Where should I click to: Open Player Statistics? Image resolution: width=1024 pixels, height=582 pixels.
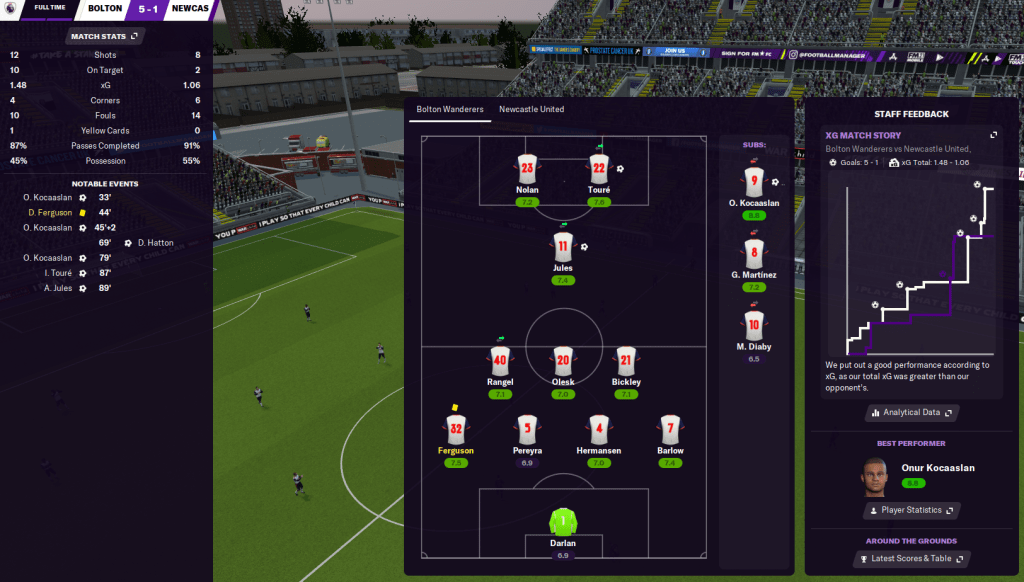point(911,510)
